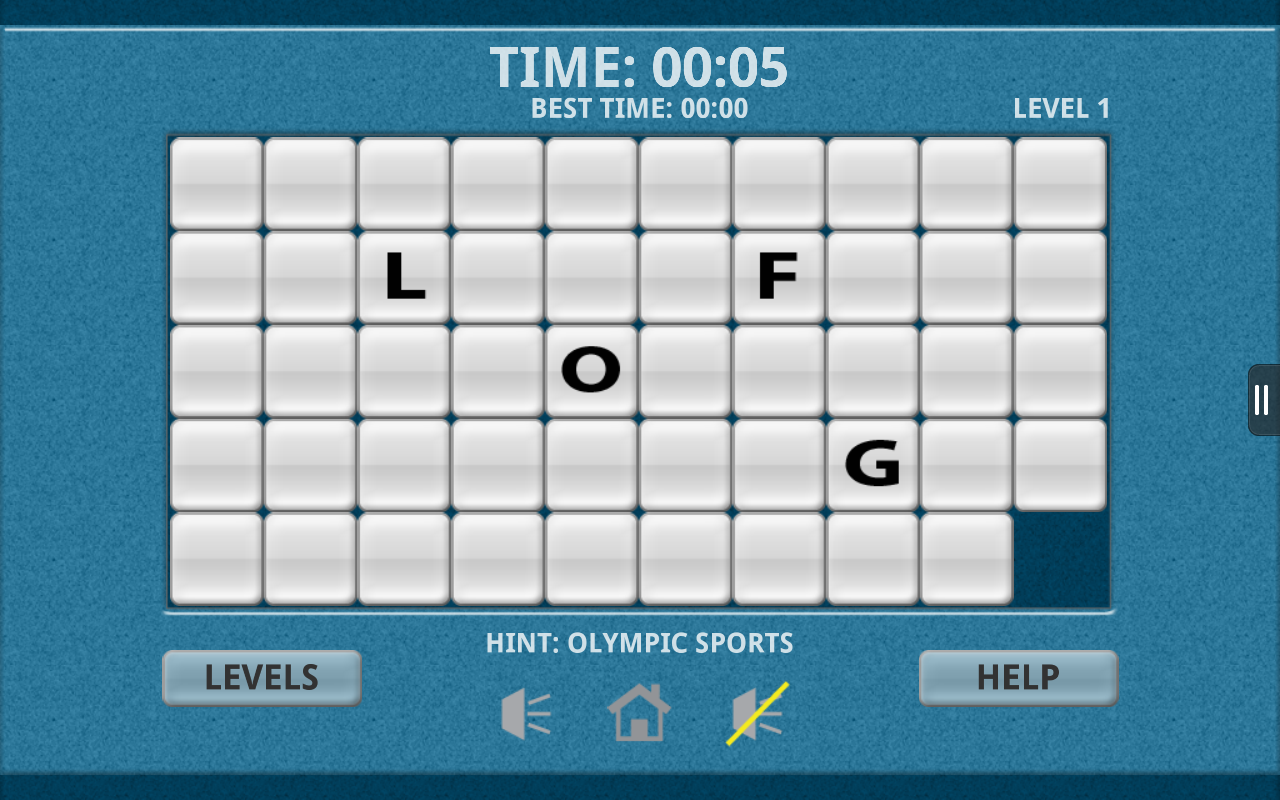Unmute music by clicking crossed speaker icon
Viewport: 1280px width, 800px height.
click(754, 712)
